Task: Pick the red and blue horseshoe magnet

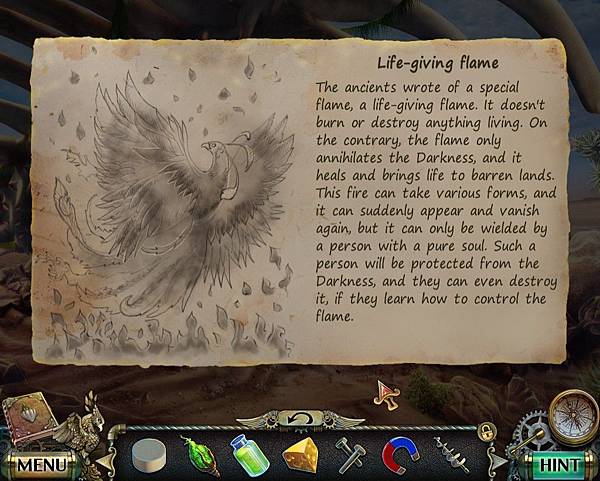Action: point(401,456)
